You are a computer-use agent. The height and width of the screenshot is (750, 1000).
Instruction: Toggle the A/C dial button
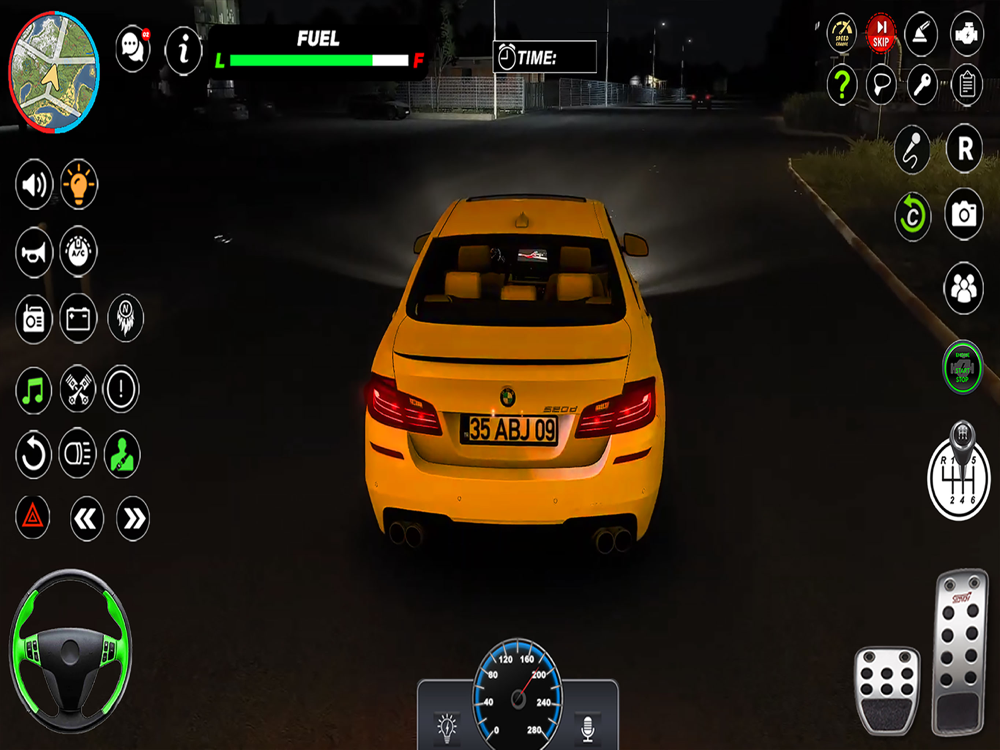79,251
